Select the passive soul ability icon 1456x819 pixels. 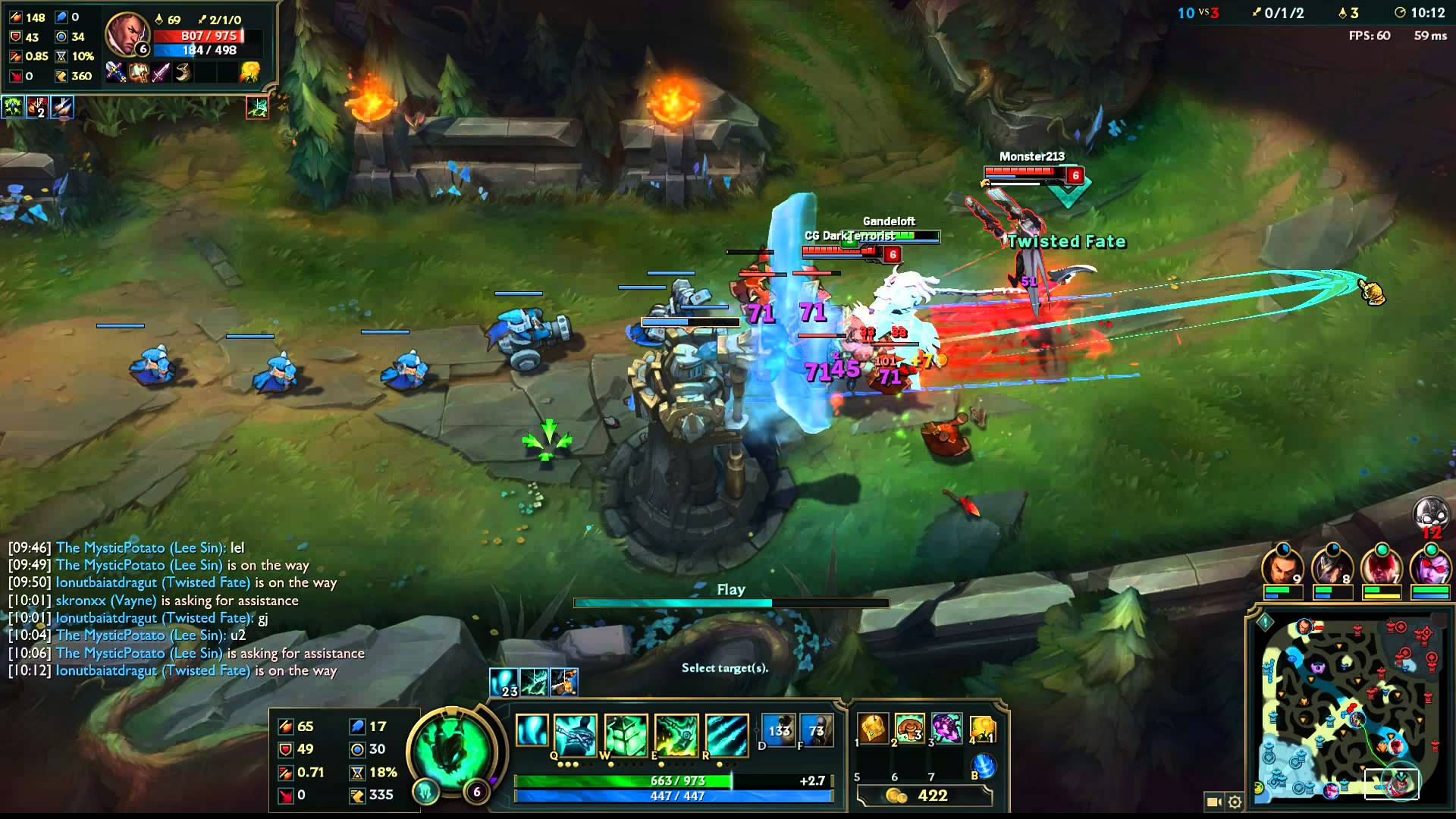(532, 731)
